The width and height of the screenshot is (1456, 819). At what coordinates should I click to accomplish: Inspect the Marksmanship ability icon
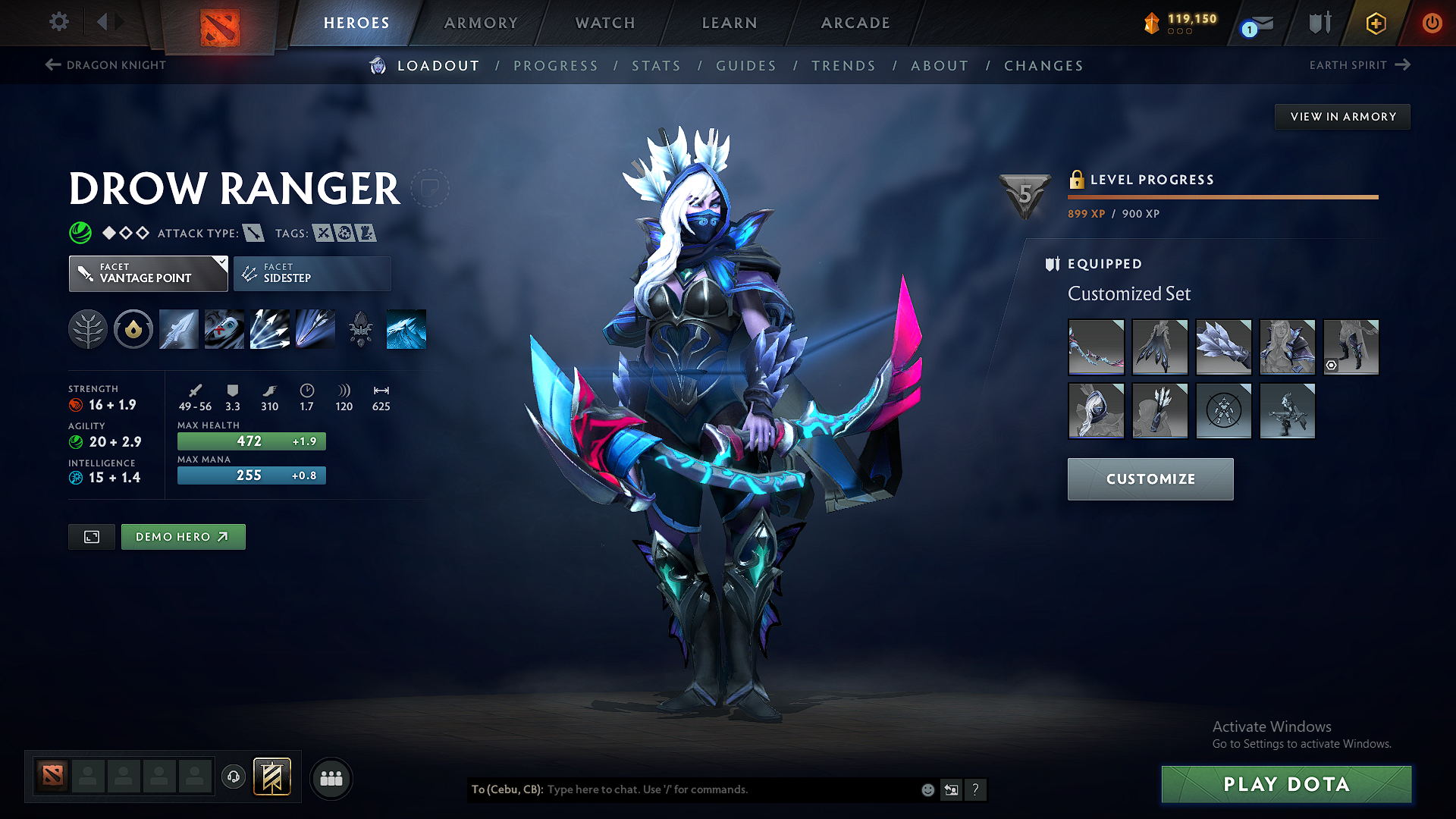coord(315,329)
